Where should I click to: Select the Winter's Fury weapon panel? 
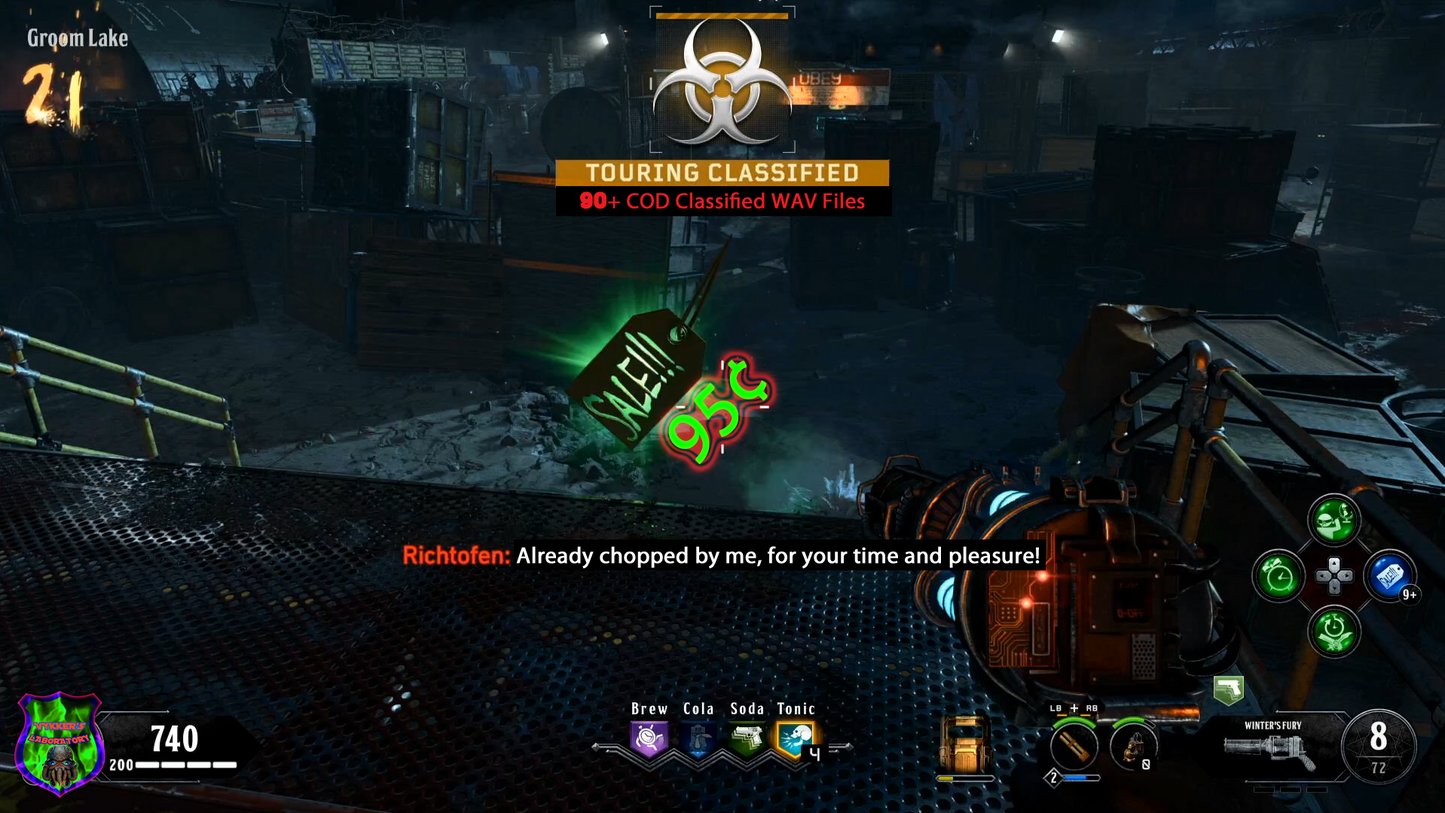click(1274, 746)
